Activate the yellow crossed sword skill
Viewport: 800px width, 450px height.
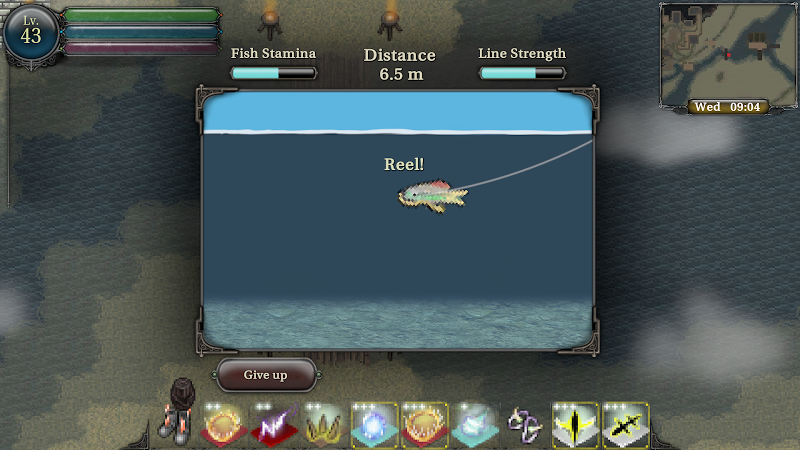pos(625,427)
